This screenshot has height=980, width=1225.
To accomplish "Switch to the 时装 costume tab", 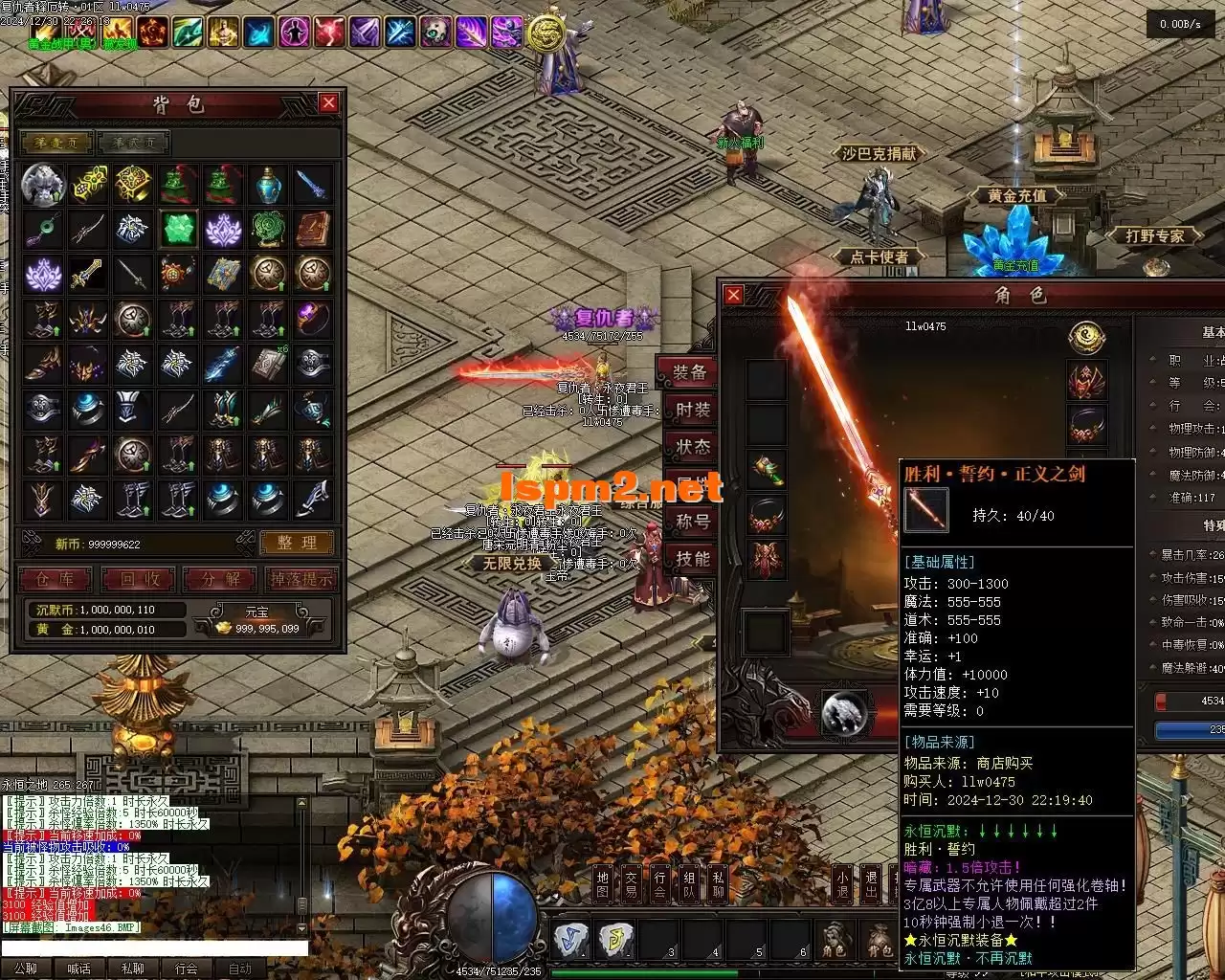I will (x=693, y=410).
